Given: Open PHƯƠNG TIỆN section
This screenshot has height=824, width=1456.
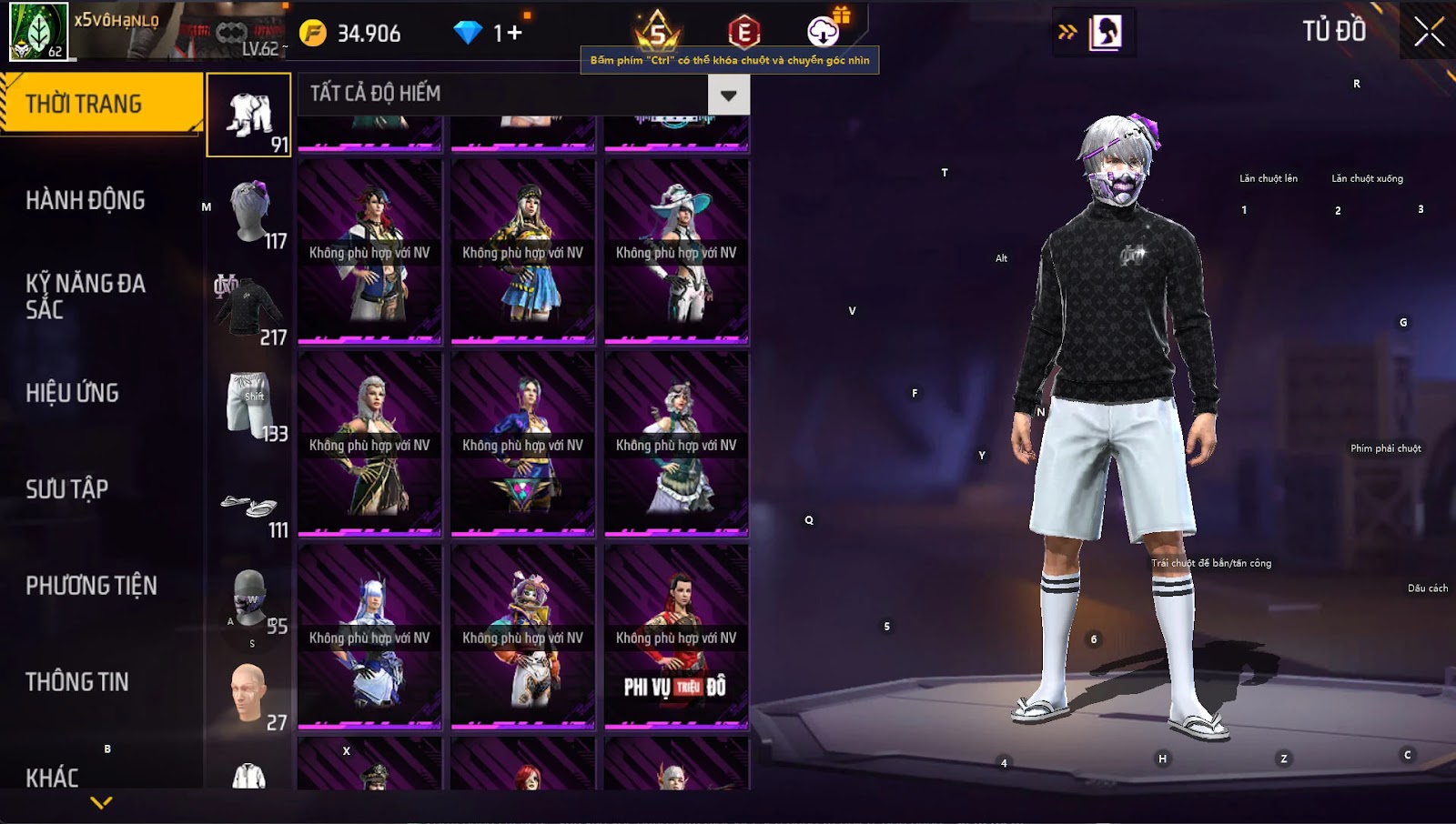Looking at the screenshot, I should [91, 586].
